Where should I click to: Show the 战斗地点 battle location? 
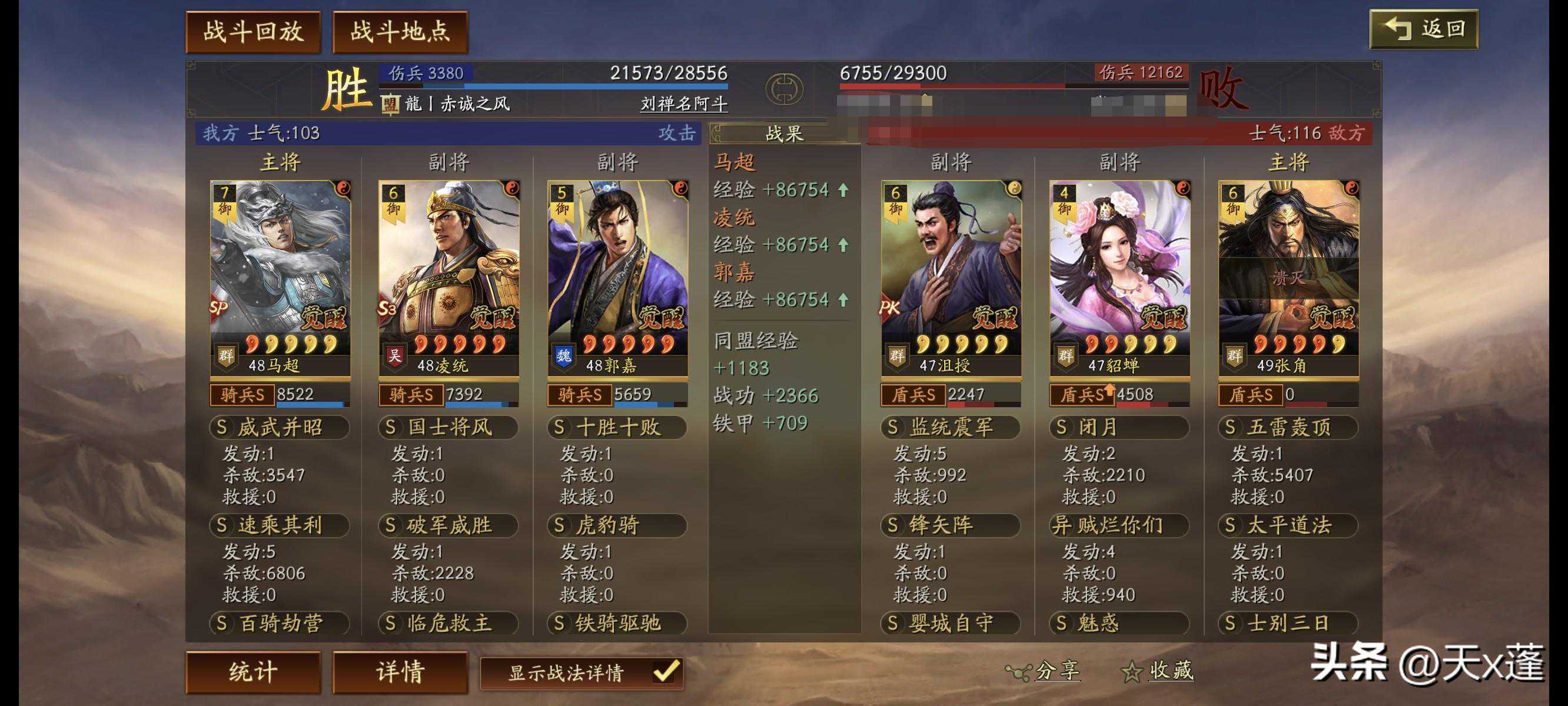400,32
